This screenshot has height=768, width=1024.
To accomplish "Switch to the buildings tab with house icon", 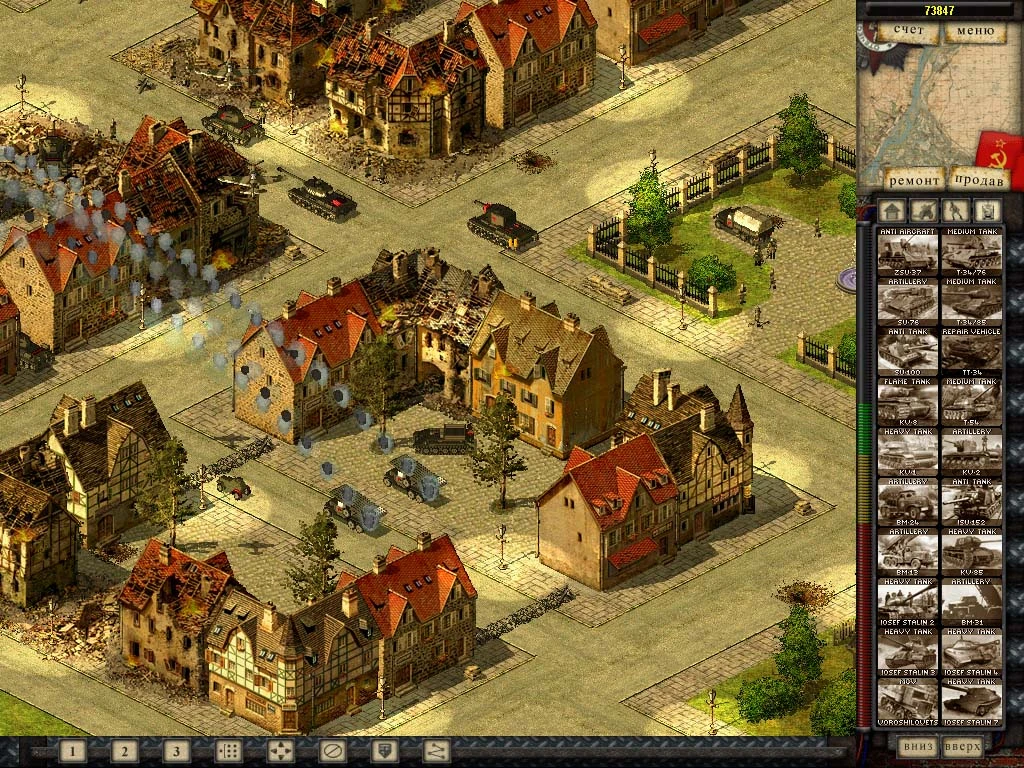I will [893, 211].
